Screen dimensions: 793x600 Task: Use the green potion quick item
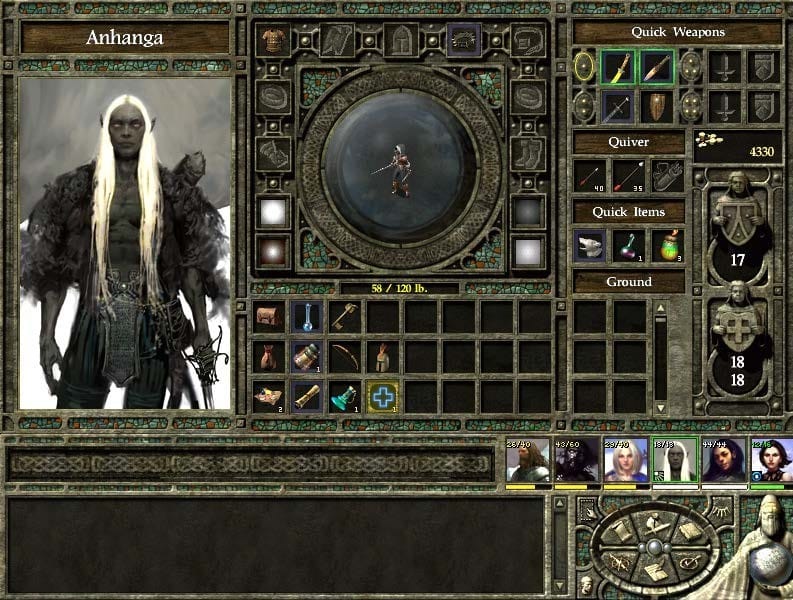[667, 246]
